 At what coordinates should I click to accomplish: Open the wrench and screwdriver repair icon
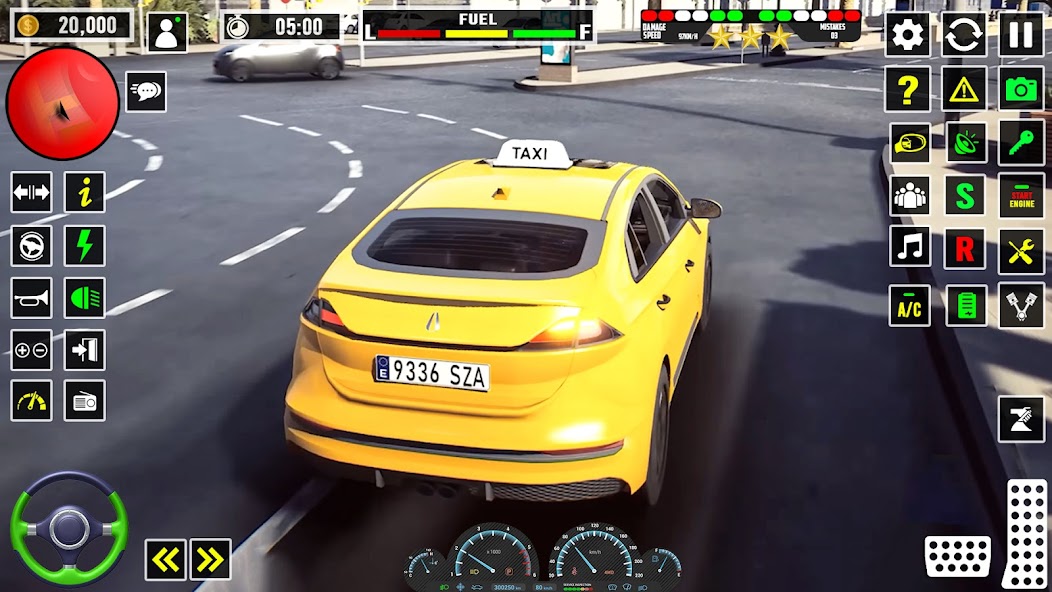click(x=1021, y=250)
